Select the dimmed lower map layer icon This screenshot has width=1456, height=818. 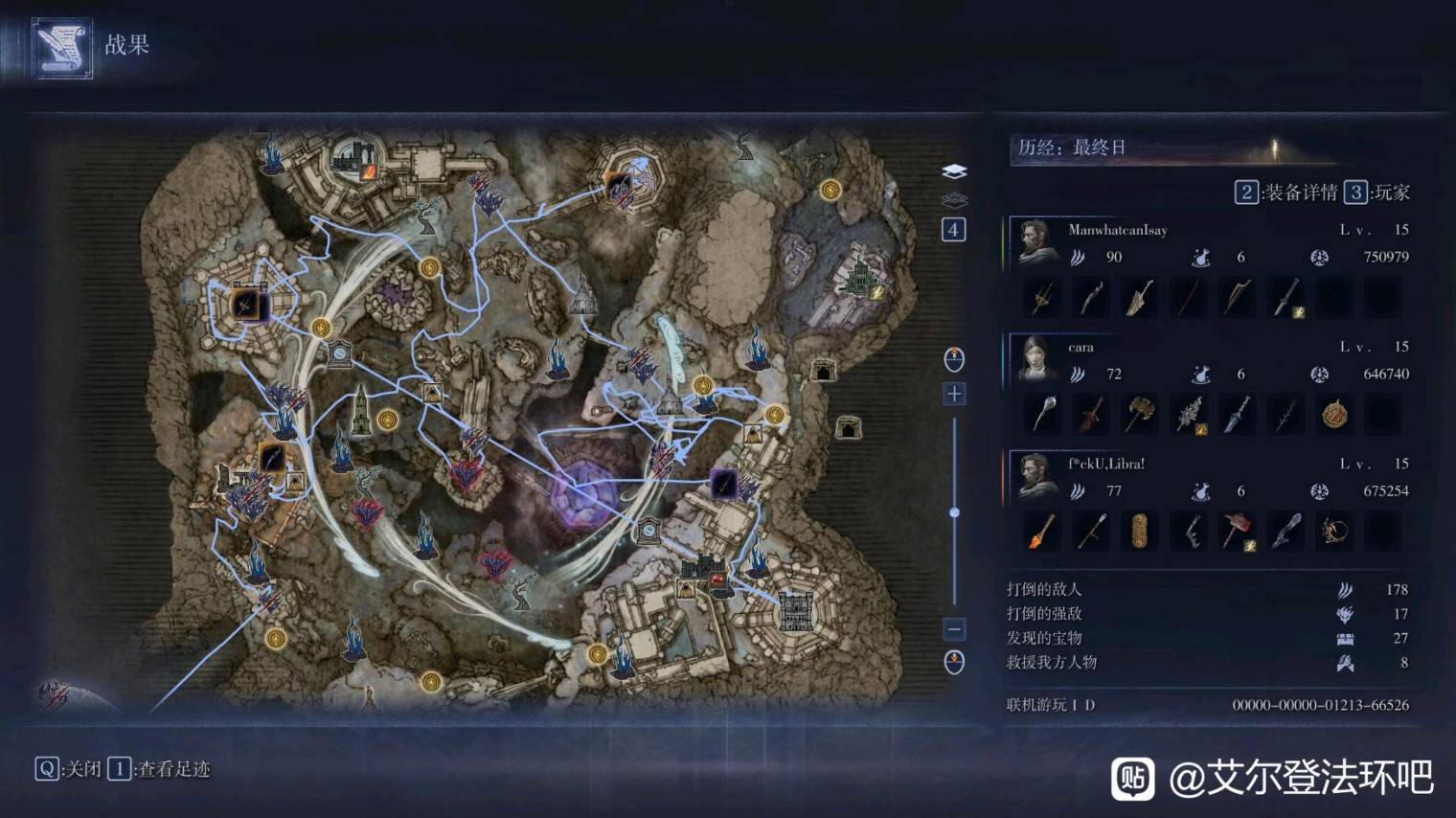point(954,200)
